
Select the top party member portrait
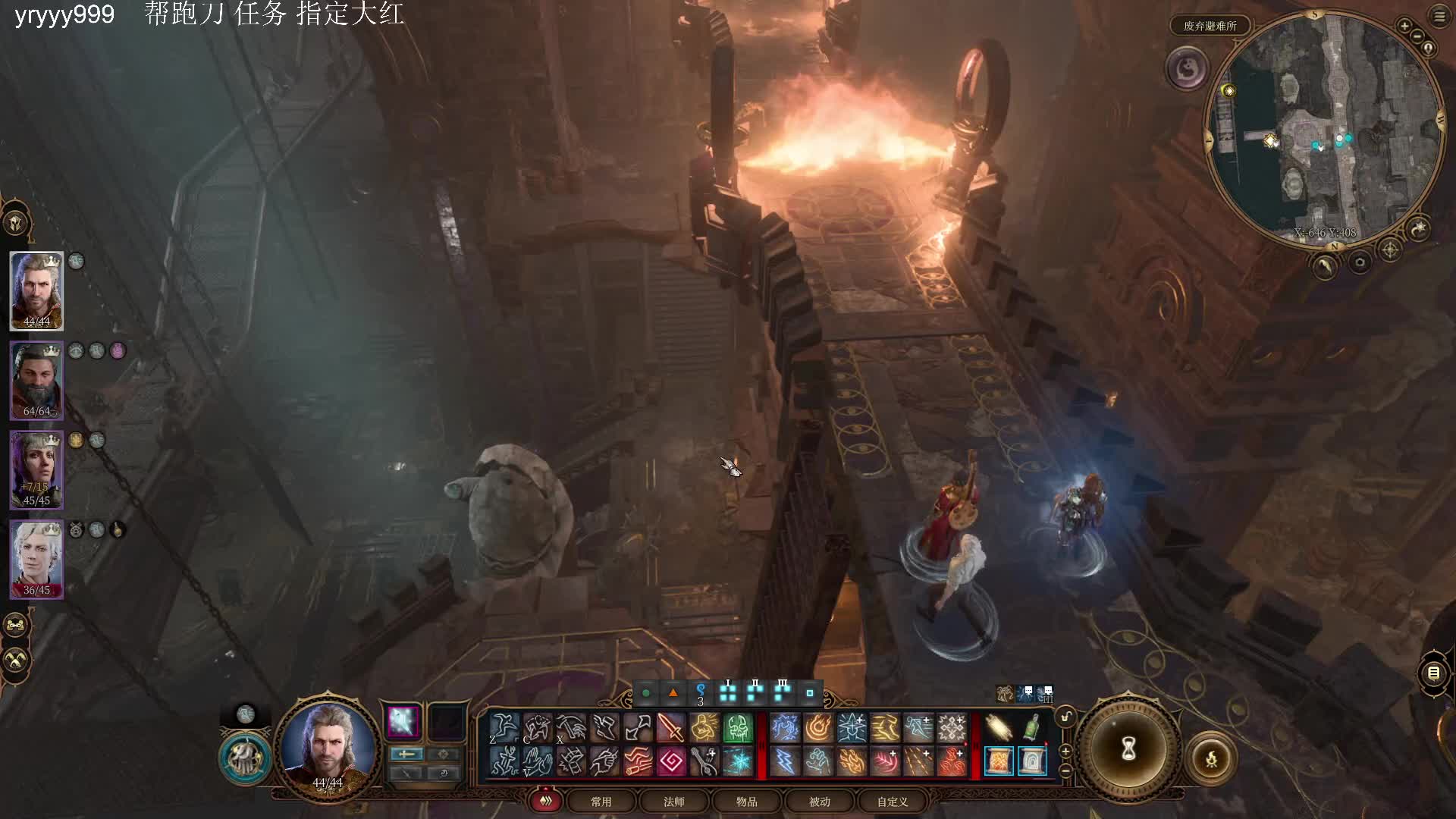coord(36,290)
